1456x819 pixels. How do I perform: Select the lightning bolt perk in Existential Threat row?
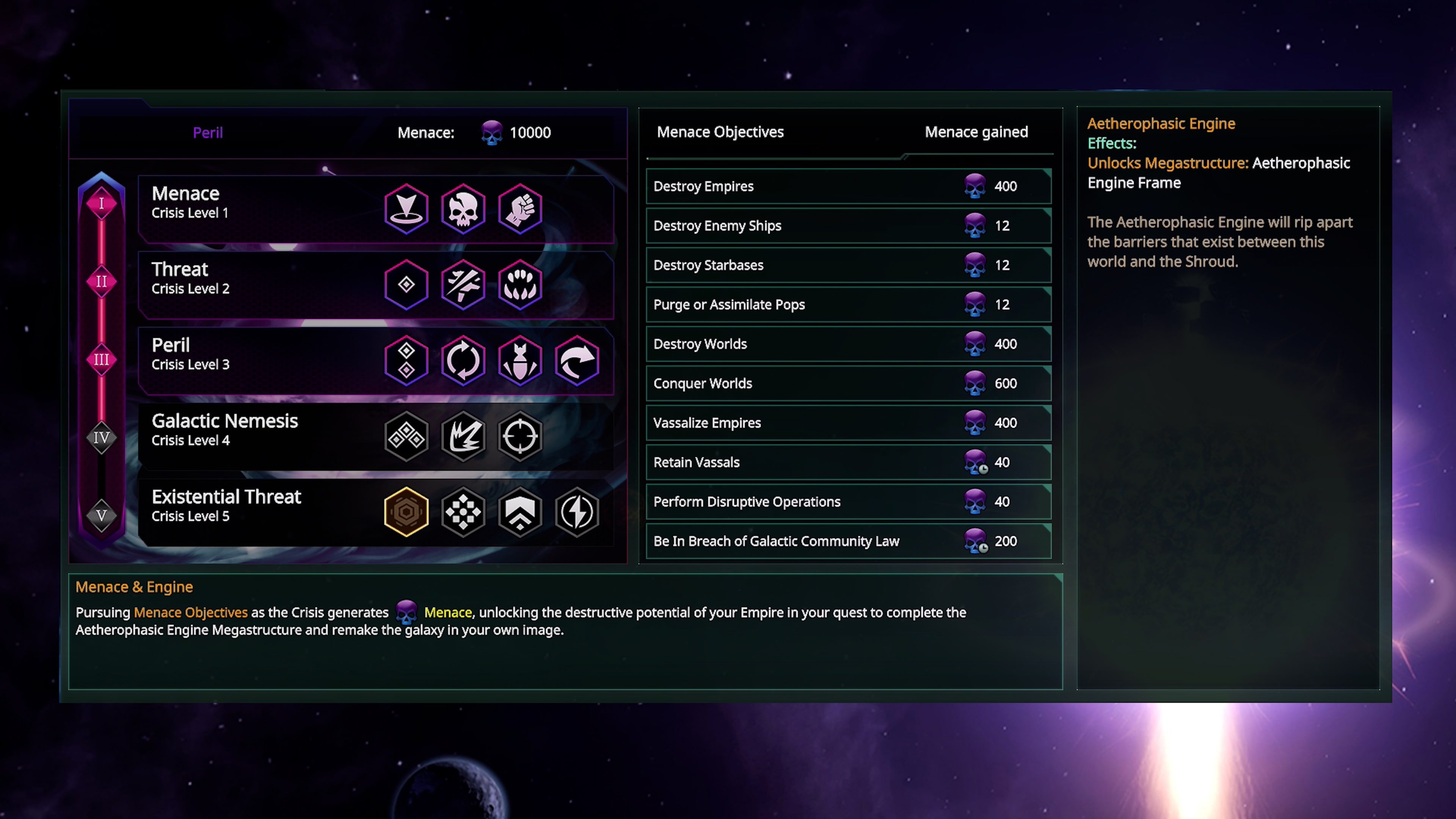click(x=576, y=511)
